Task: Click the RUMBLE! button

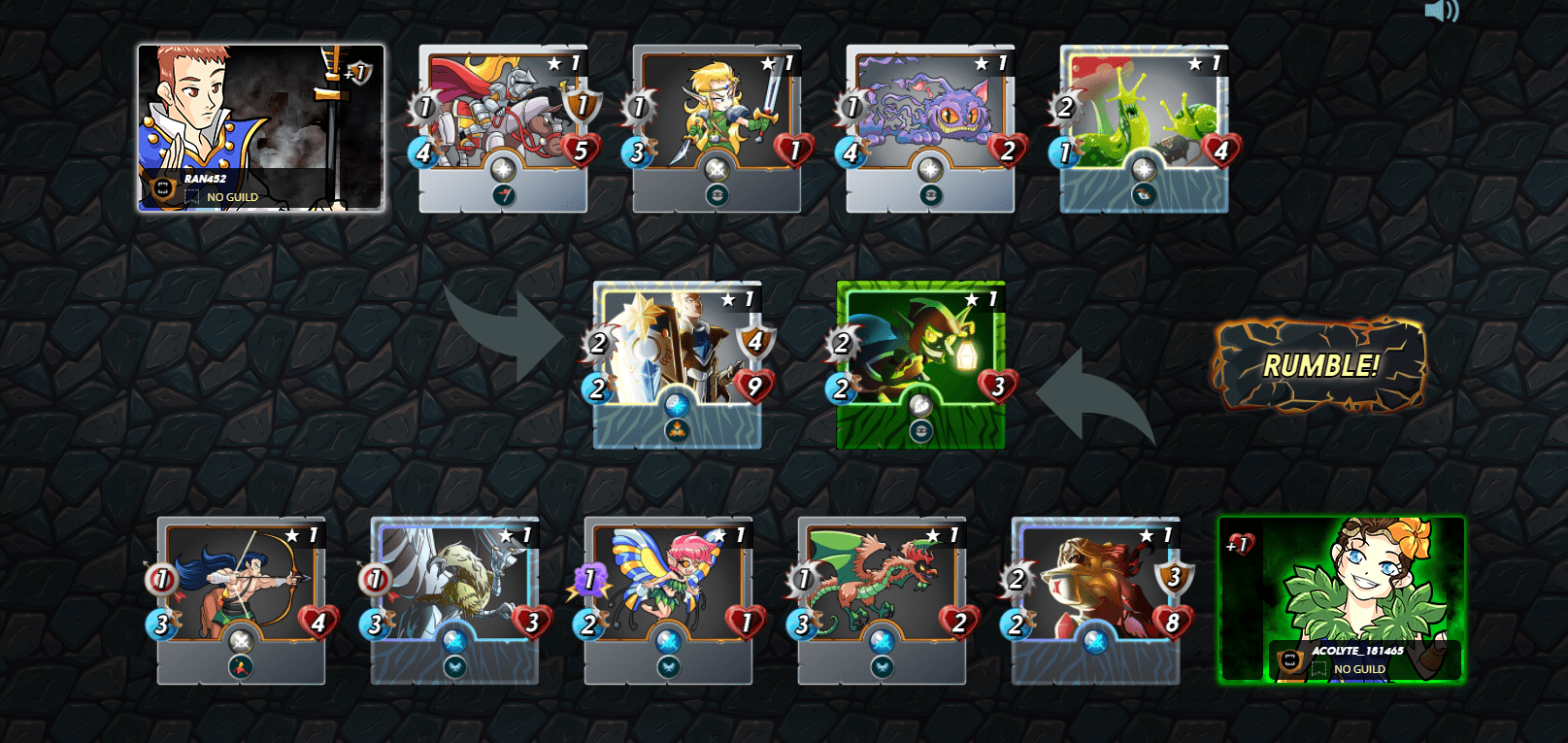Action: [1319, 365]
